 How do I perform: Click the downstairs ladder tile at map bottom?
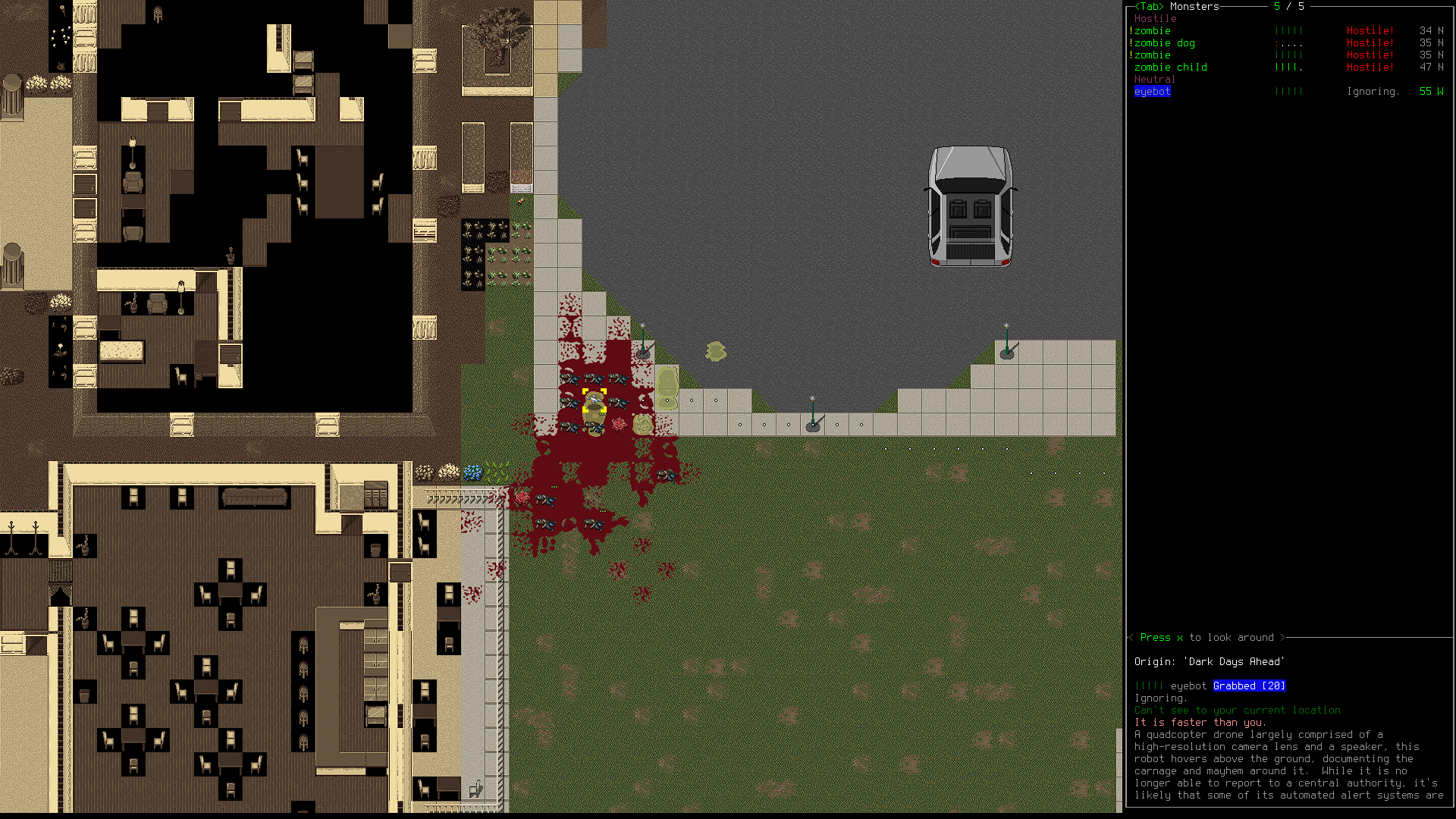coord(476,789)
